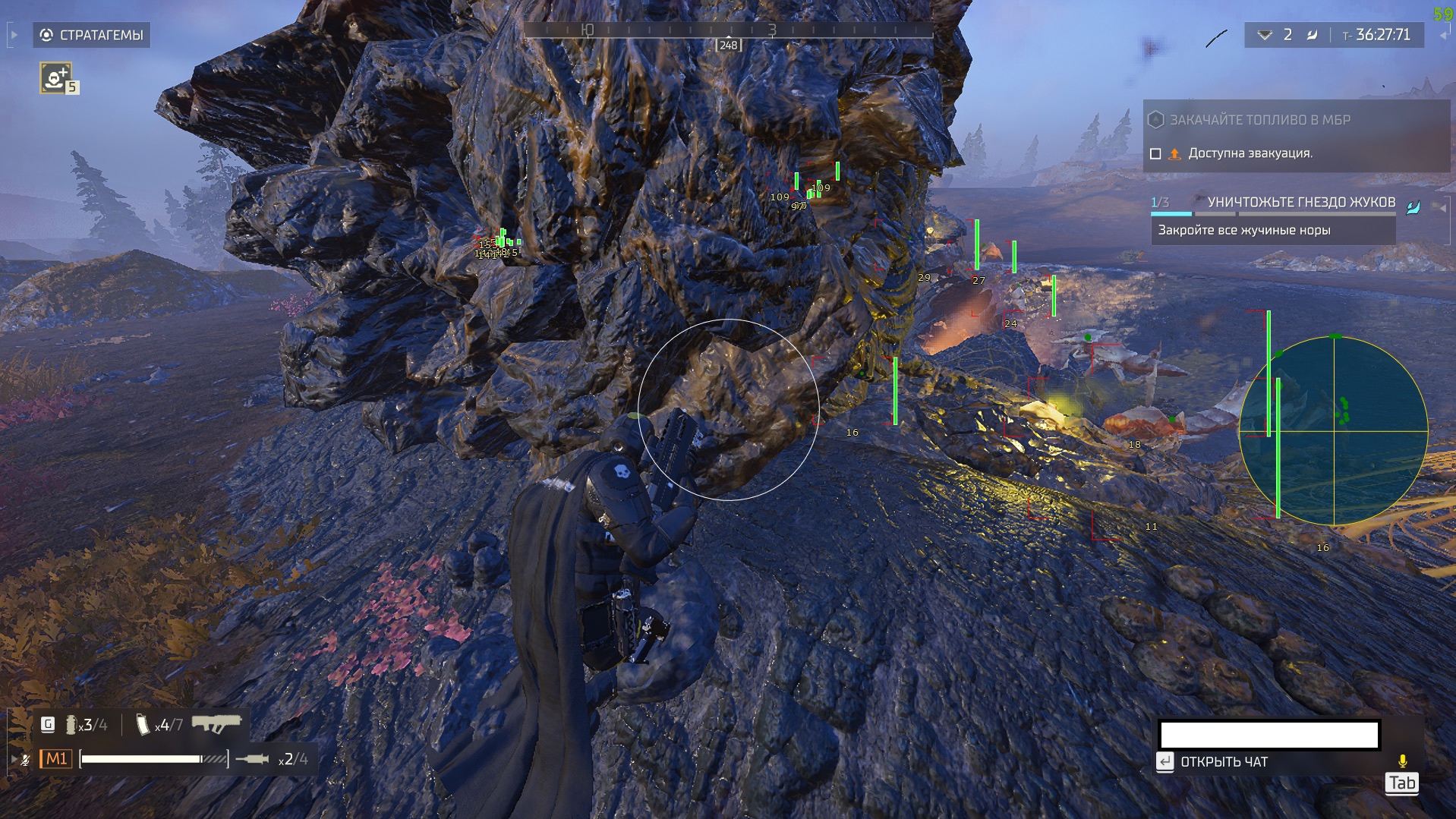Image resolution: width=1456 pixels, height=819 pixels.
Task: Select the Уничтожьте гнездо жуков objective
Action: (1300, 202)
